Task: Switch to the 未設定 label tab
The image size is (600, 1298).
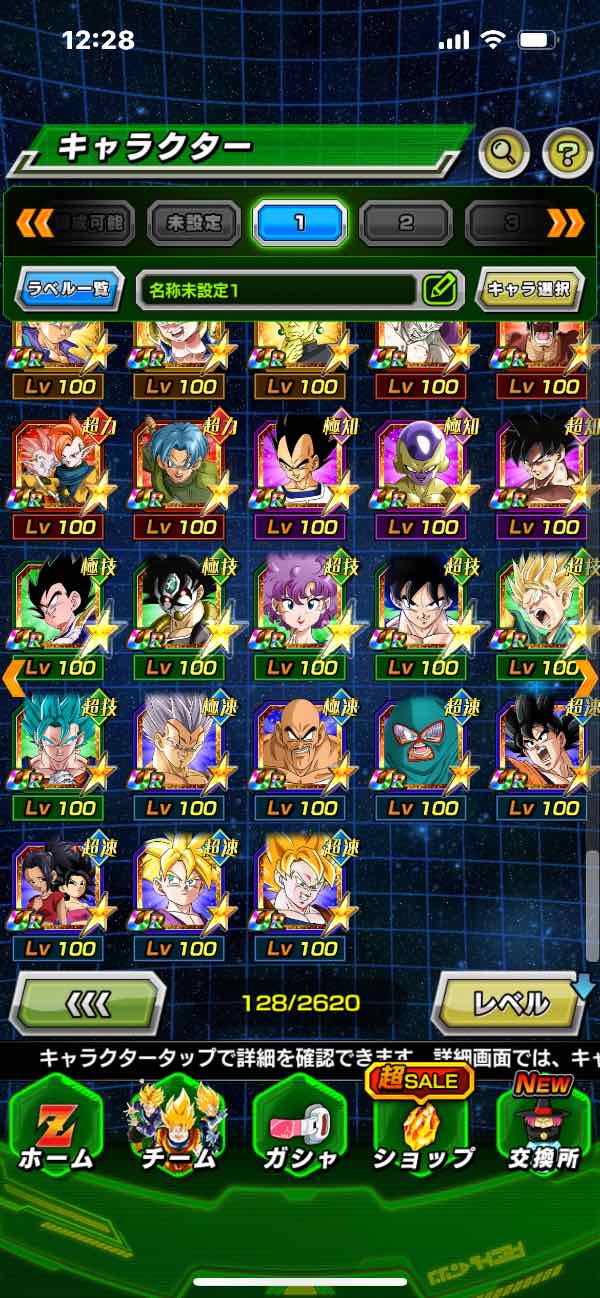Action: tap(194, 222)
